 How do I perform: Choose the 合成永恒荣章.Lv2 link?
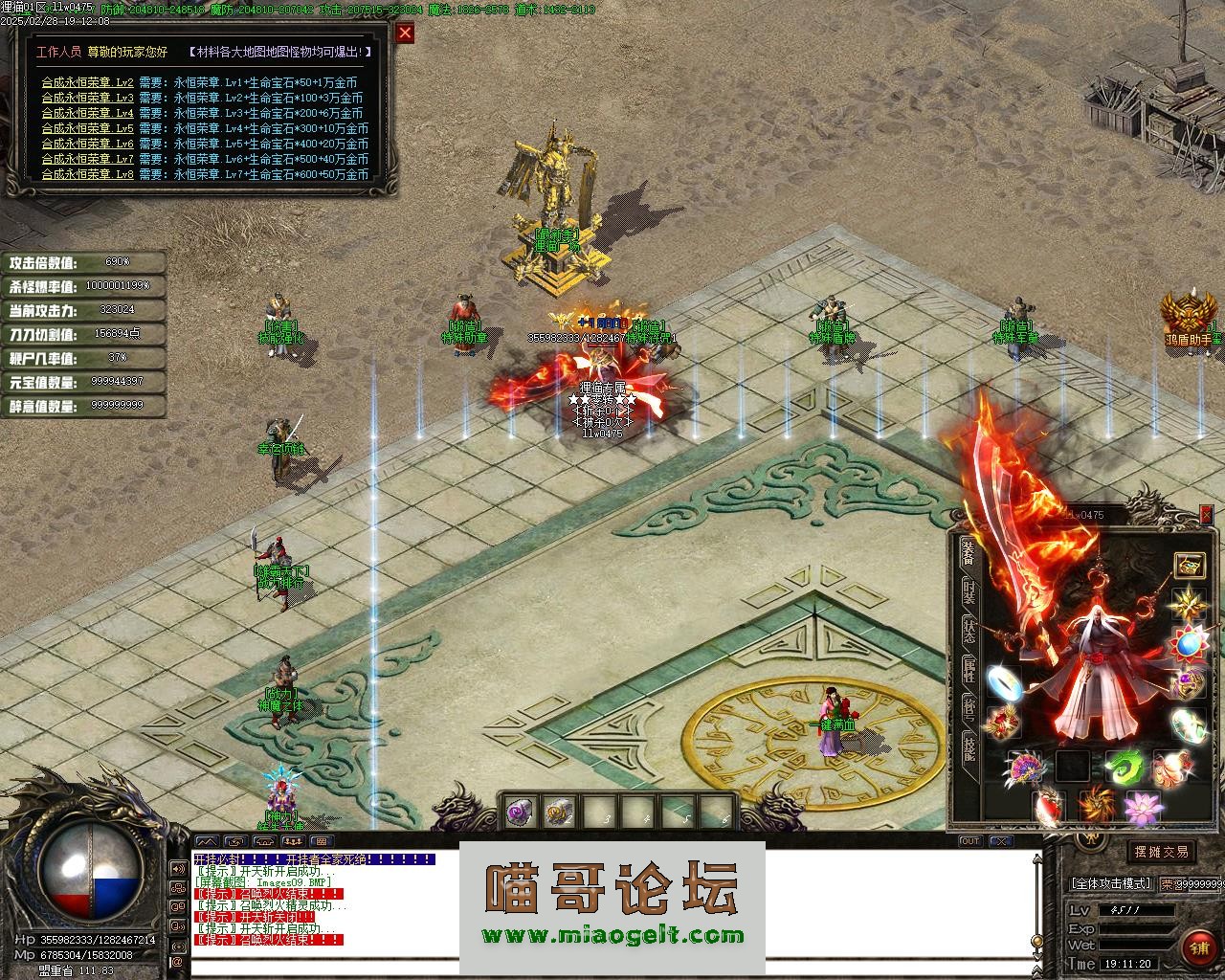point(87,82)
